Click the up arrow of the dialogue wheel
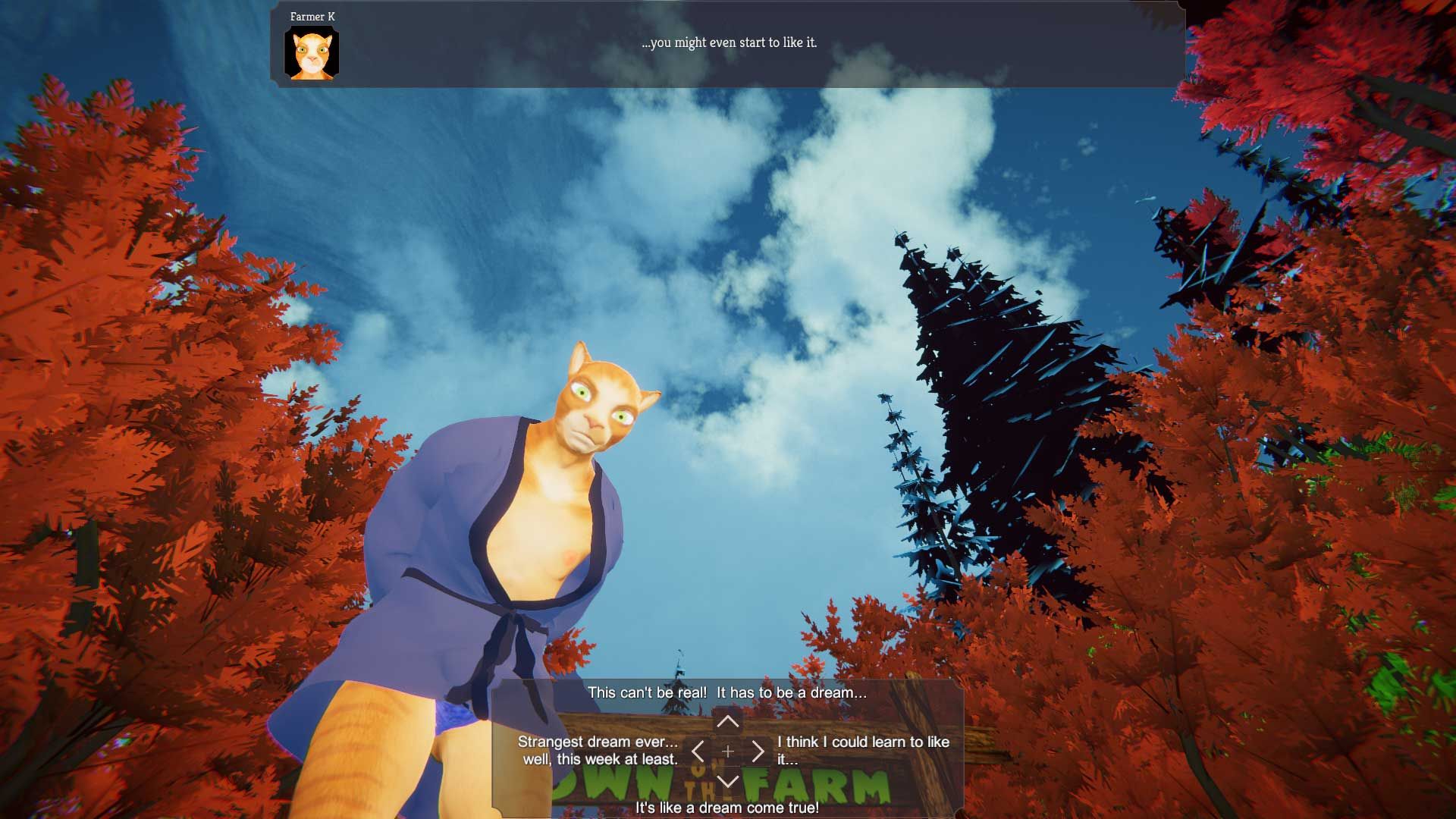This screenshot has width=1456, height=819. coord(727,720)
